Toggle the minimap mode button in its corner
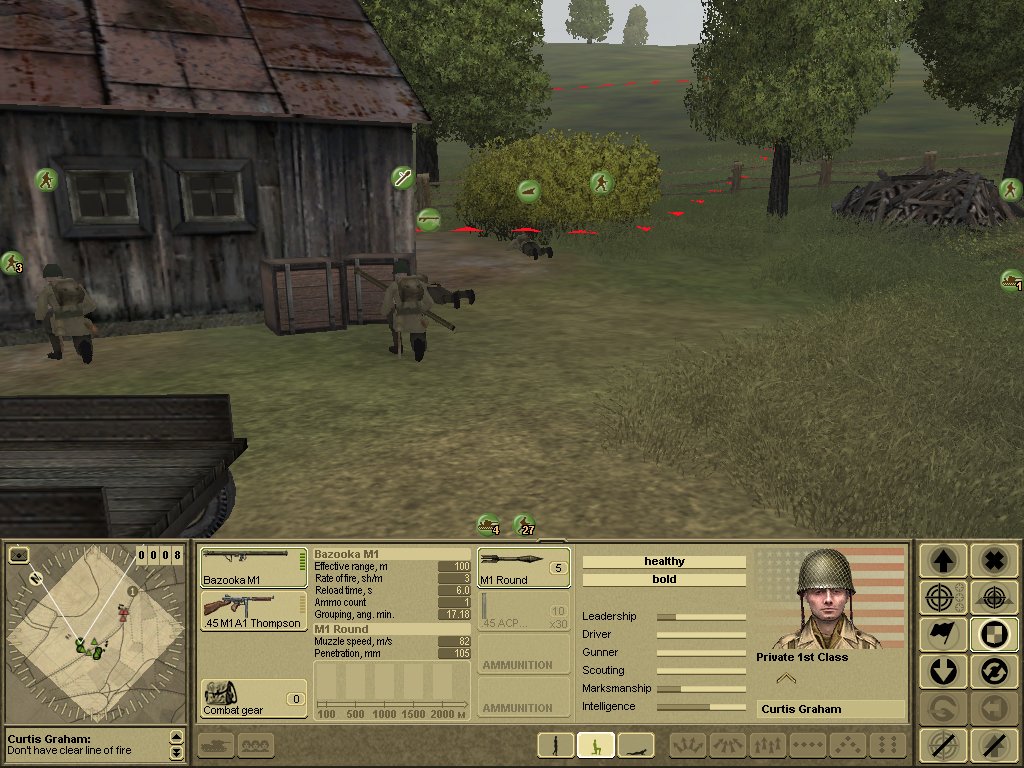This screenshot has height=768, width=1024. (x=18, y=555)
